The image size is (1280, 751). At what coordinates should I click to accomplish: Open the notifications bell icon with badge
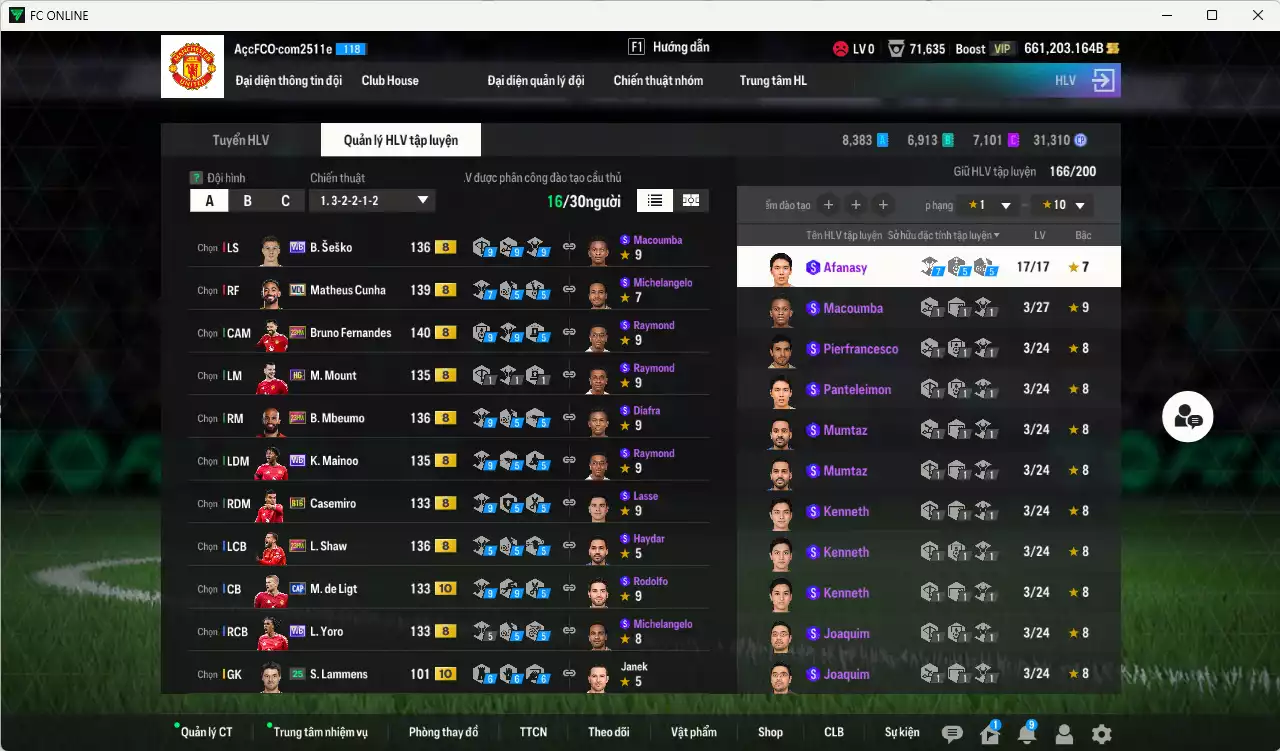coord(1030,733)
